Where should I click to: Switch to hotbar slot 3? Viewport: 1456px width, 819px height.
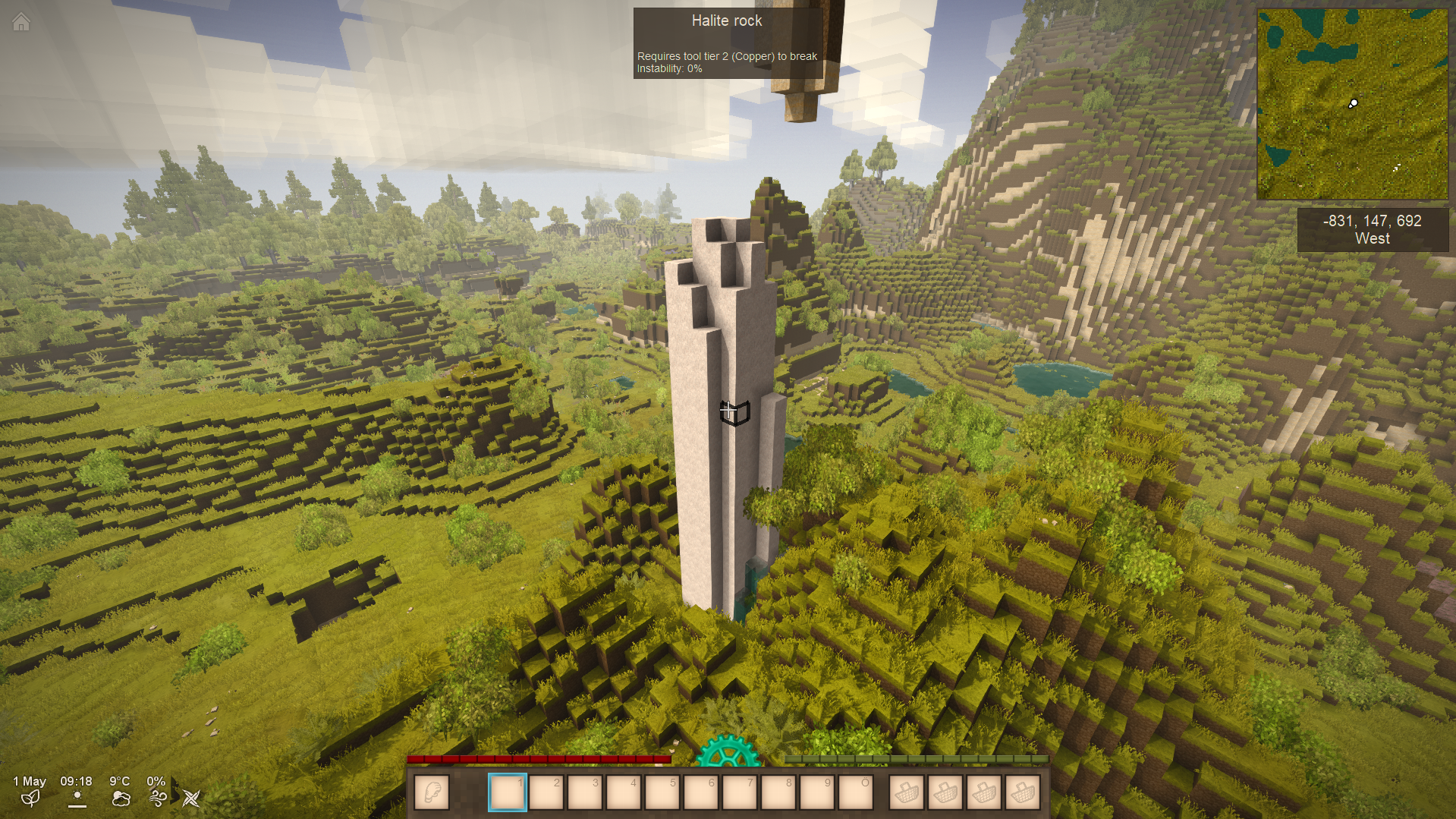[585, 793]
